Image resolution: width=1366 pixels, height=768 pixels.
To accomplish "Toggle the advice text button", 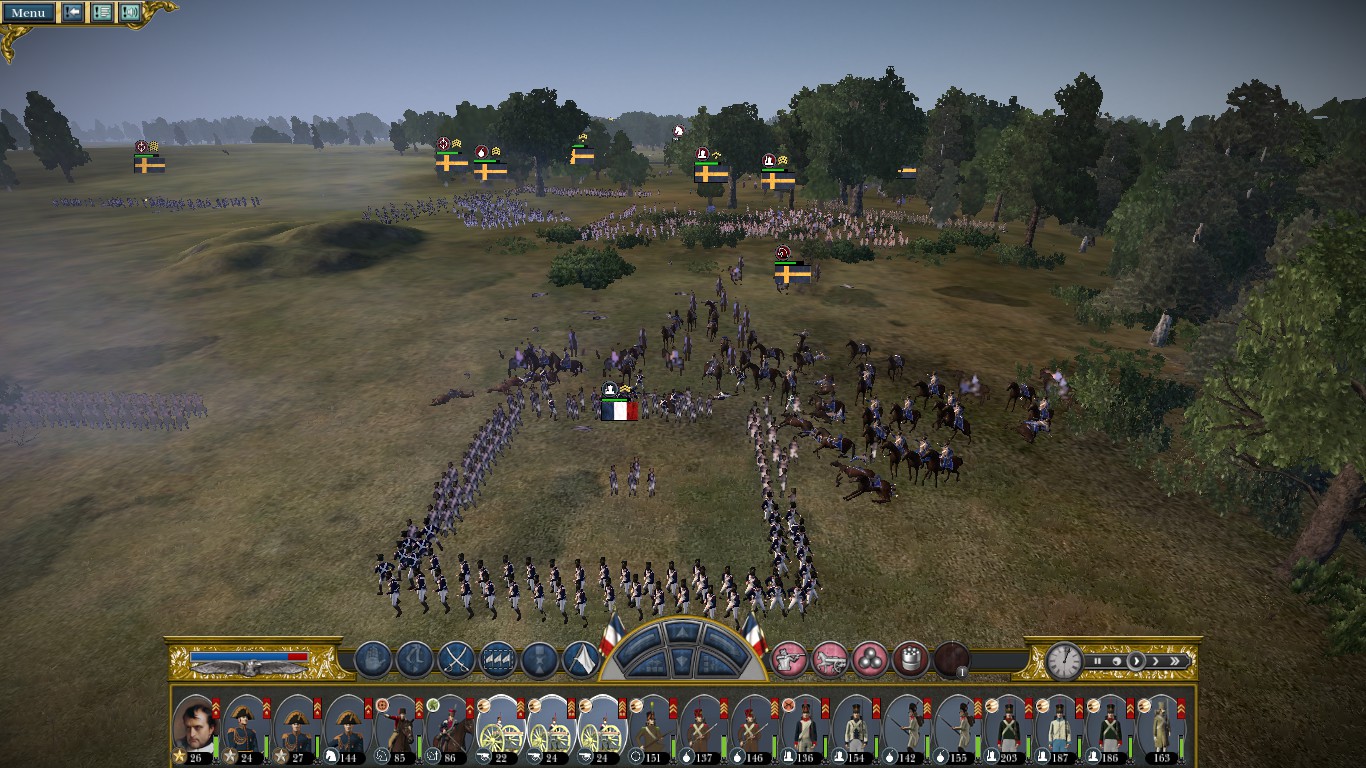I will click(102, 13).
